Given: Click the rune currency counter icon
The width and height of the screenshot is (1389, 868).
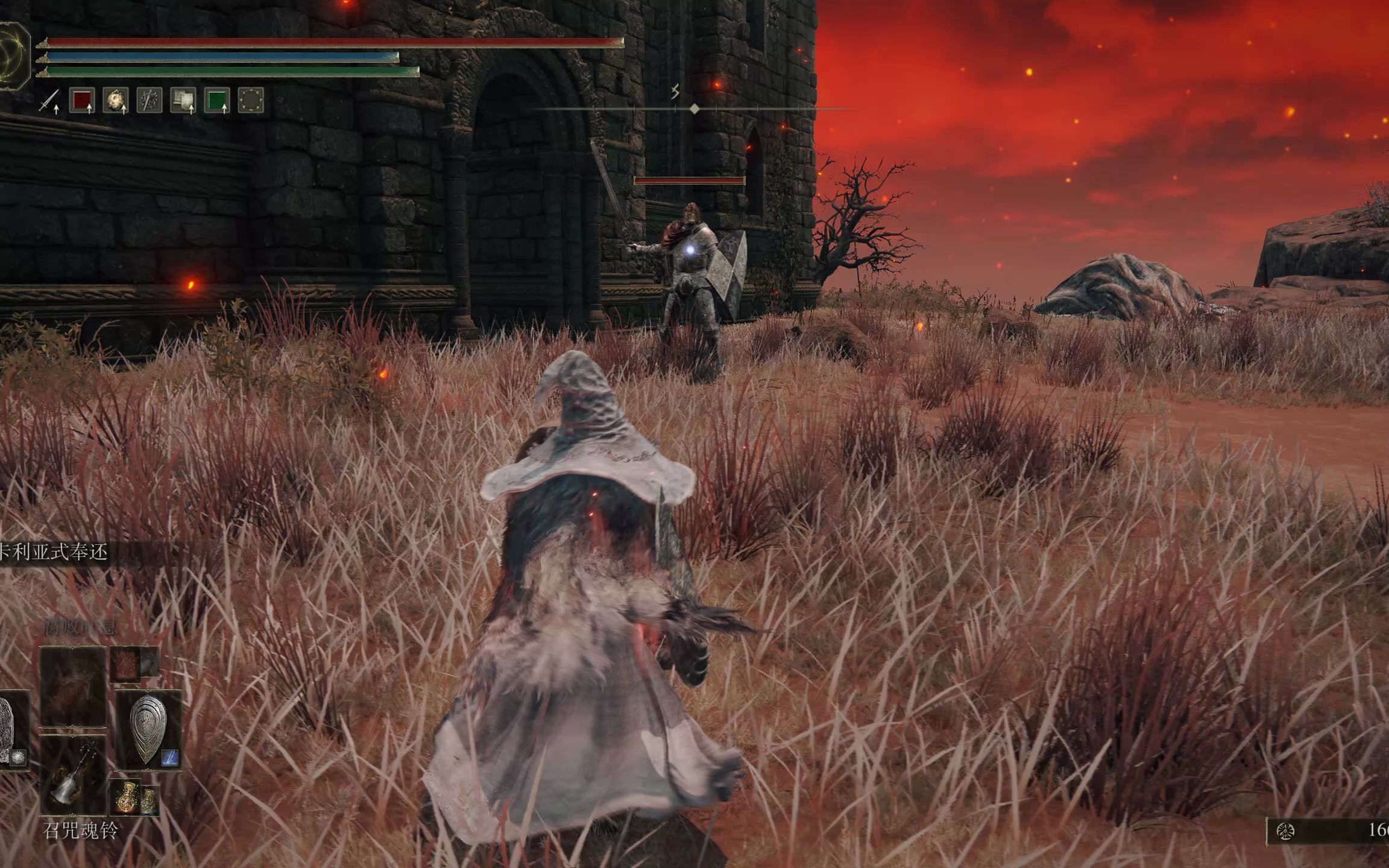Looking at the screenshot, I should click(x=1285, y=832).
